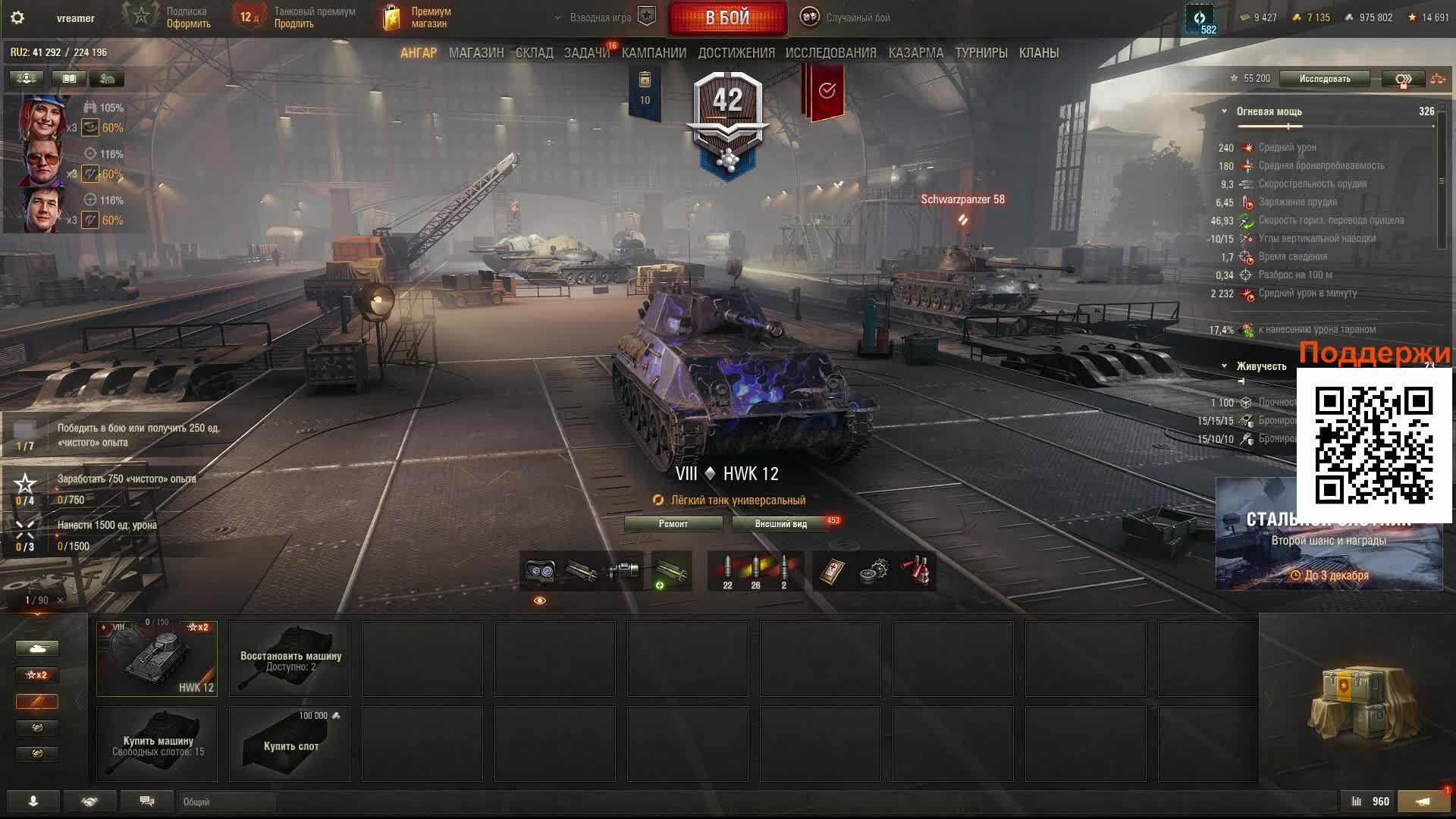The width and height of the screenshot is (1456, 819).
Task: Click the Ремонт repair button
Action: pyautogui.click(x=673, y=524)
